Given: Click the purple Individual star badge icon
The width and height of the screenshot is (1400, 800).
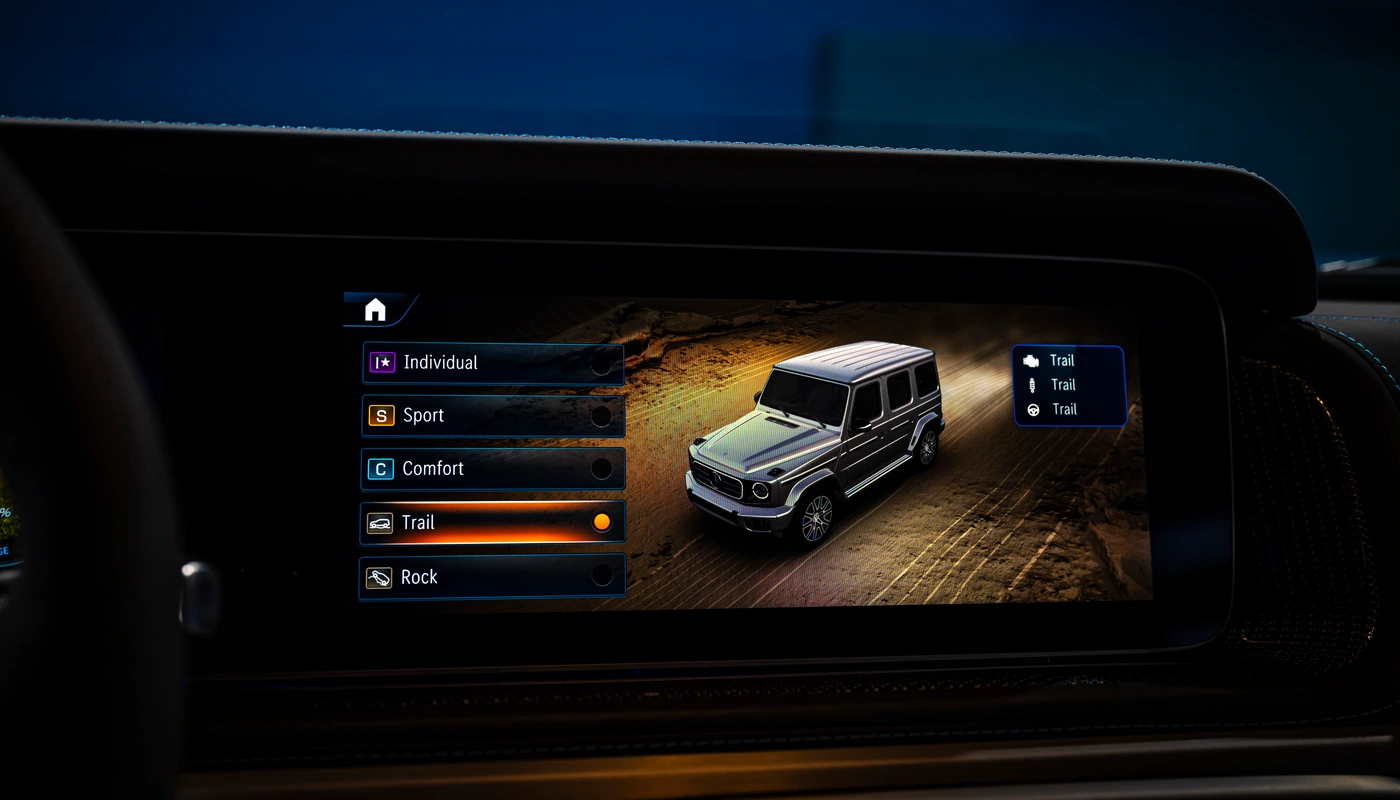Looking at the screenshot, I should pyautogui.click(x=383, y=362).
